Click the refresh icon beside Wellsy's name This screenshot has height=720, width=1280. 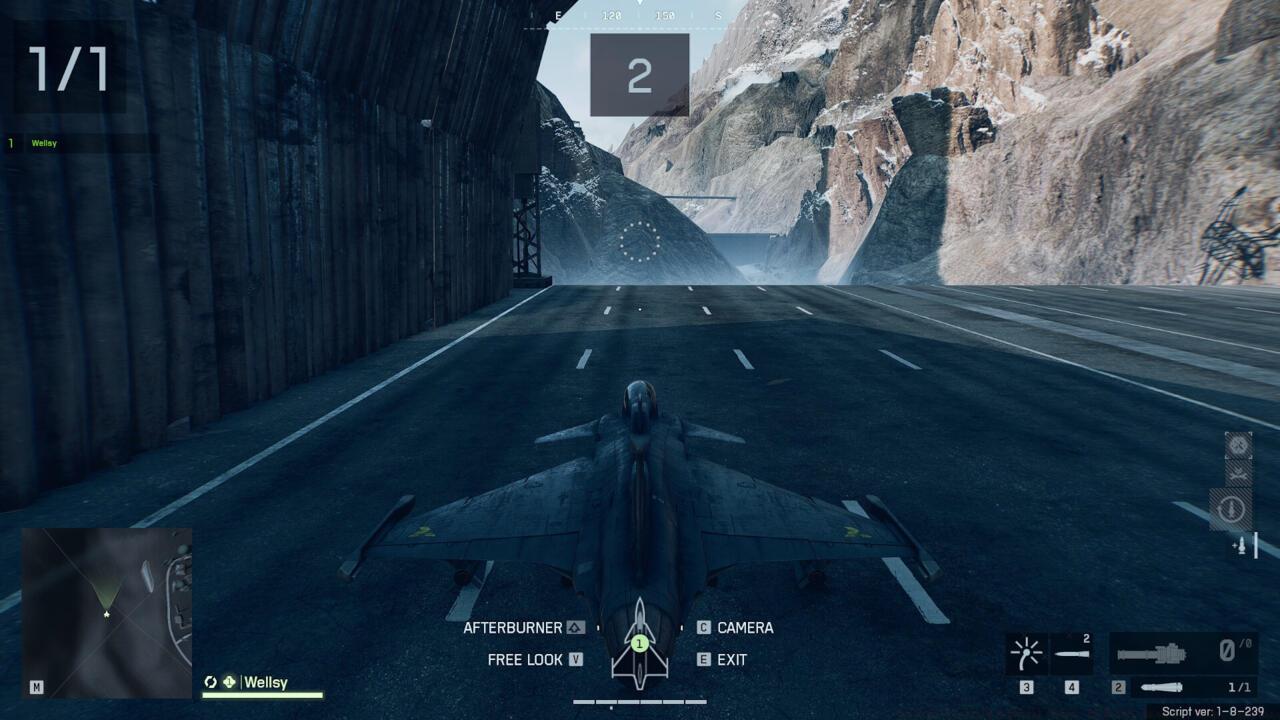click(x=211, y=682)
